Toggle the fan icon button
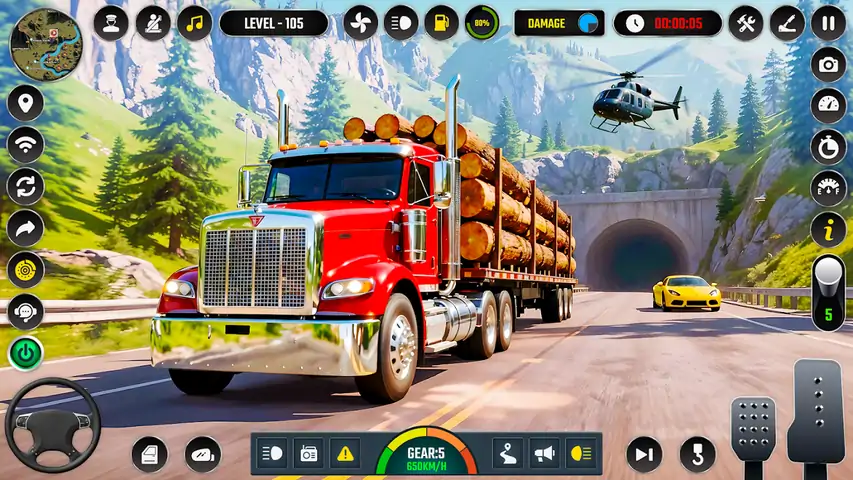Image resolution: width=853 pixels, height=480 pixels. click(360, 22)
